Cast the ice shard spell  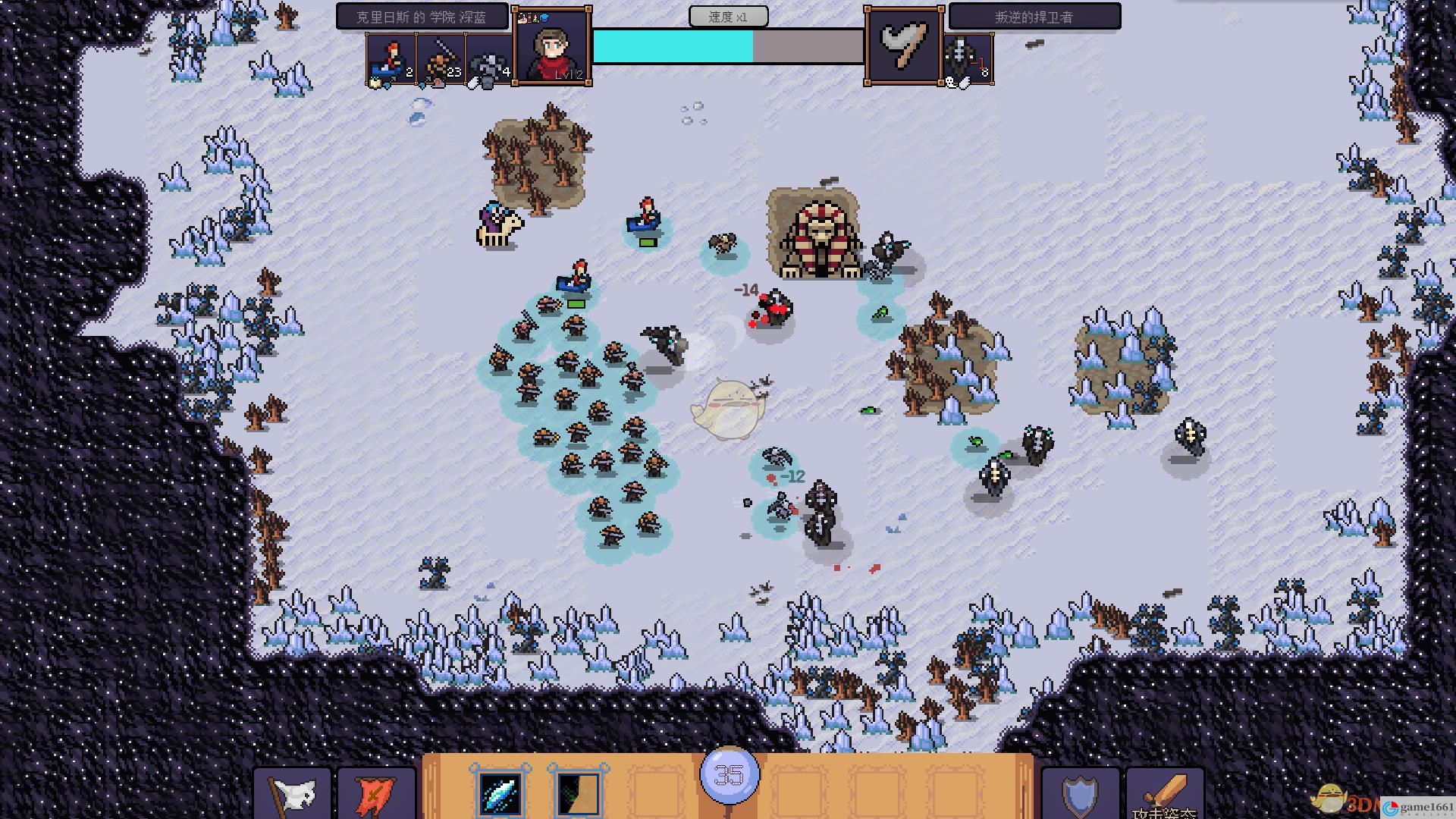coord(500,792)
